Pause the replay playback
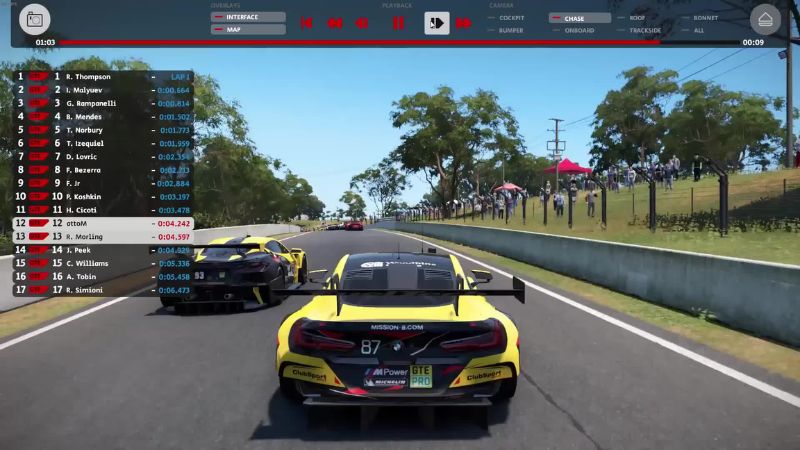Viewport: 800px width, 450px height. (x=398, y=23)
